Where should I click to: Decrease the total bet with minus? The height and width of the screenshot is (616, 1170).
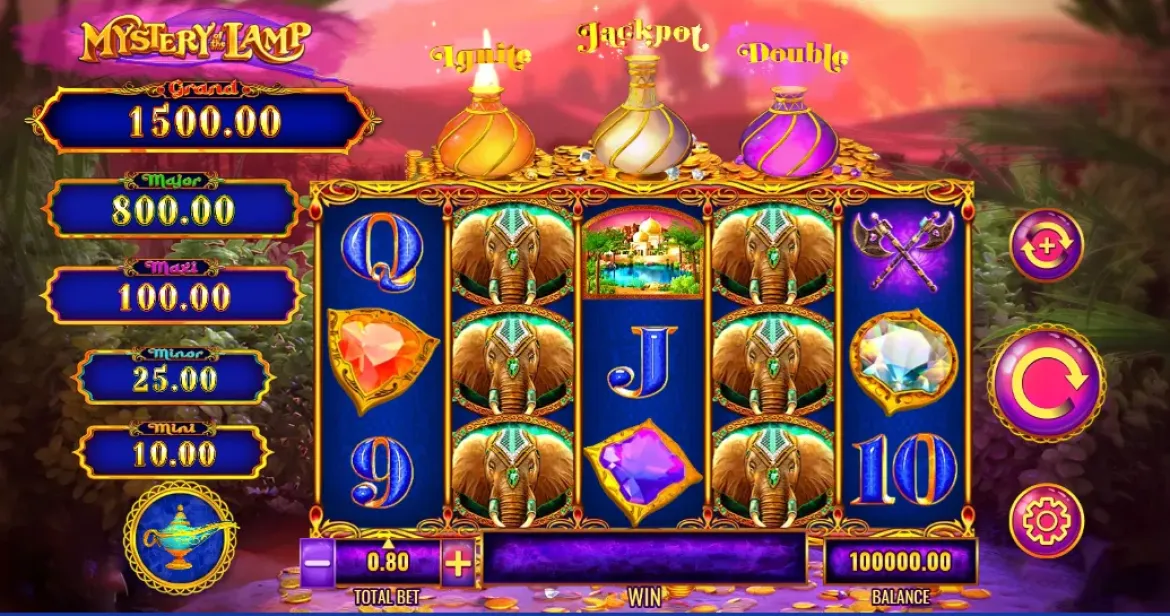pyautogui.click(x=316, y=563)
